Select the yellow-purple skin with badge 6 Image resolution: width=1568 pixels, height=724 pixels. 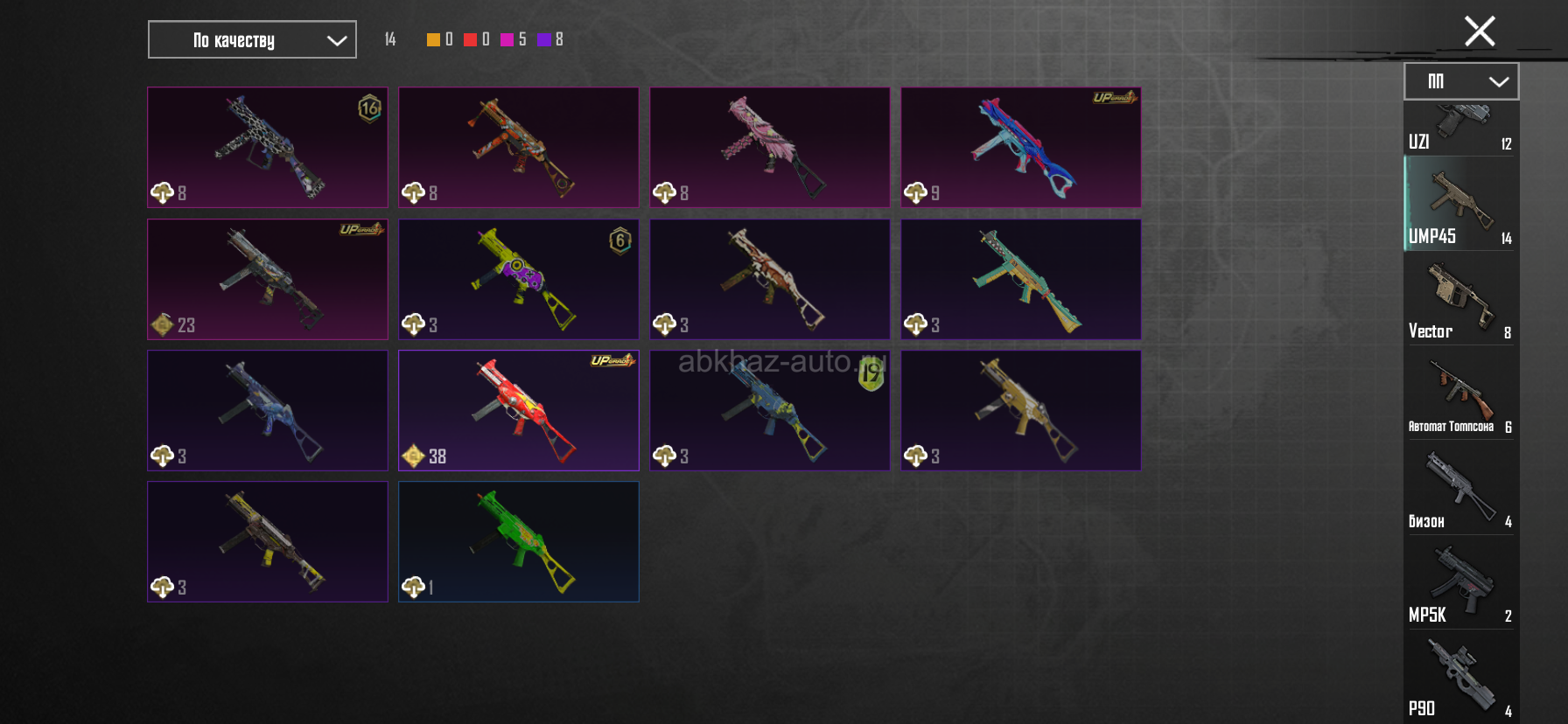pos(519,279)
